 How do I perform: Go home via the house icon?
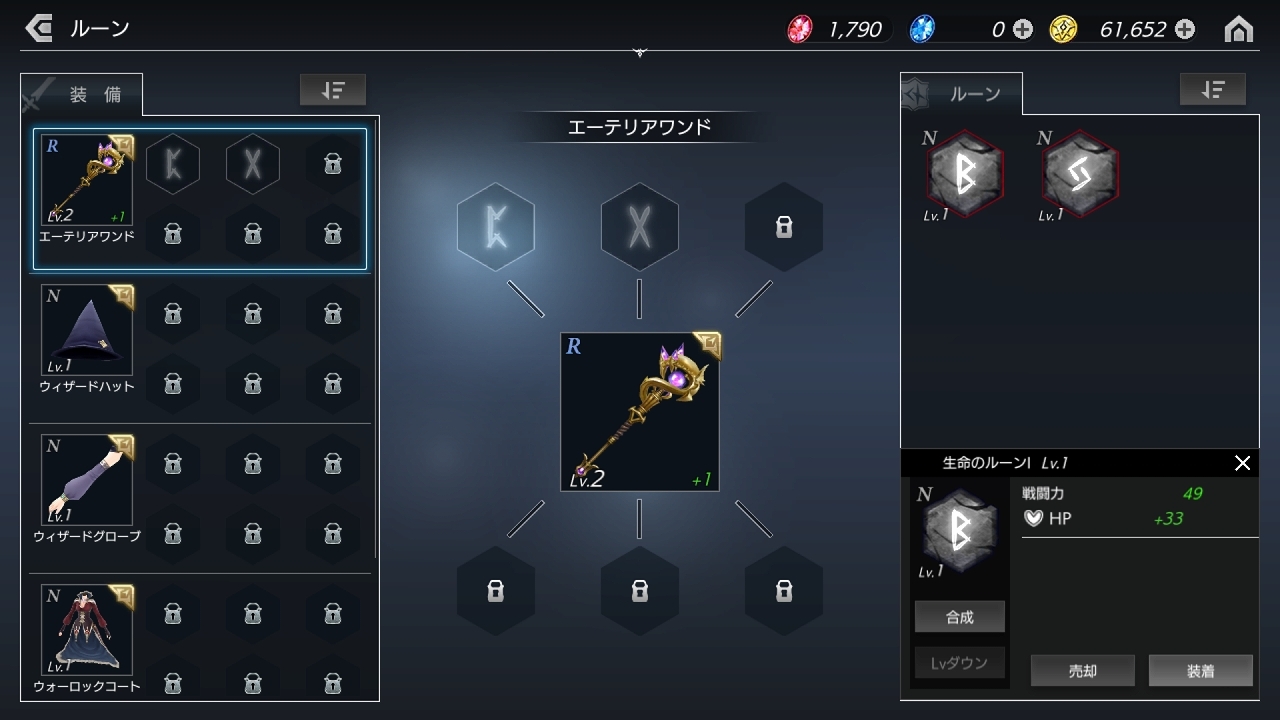[1239, 28]
